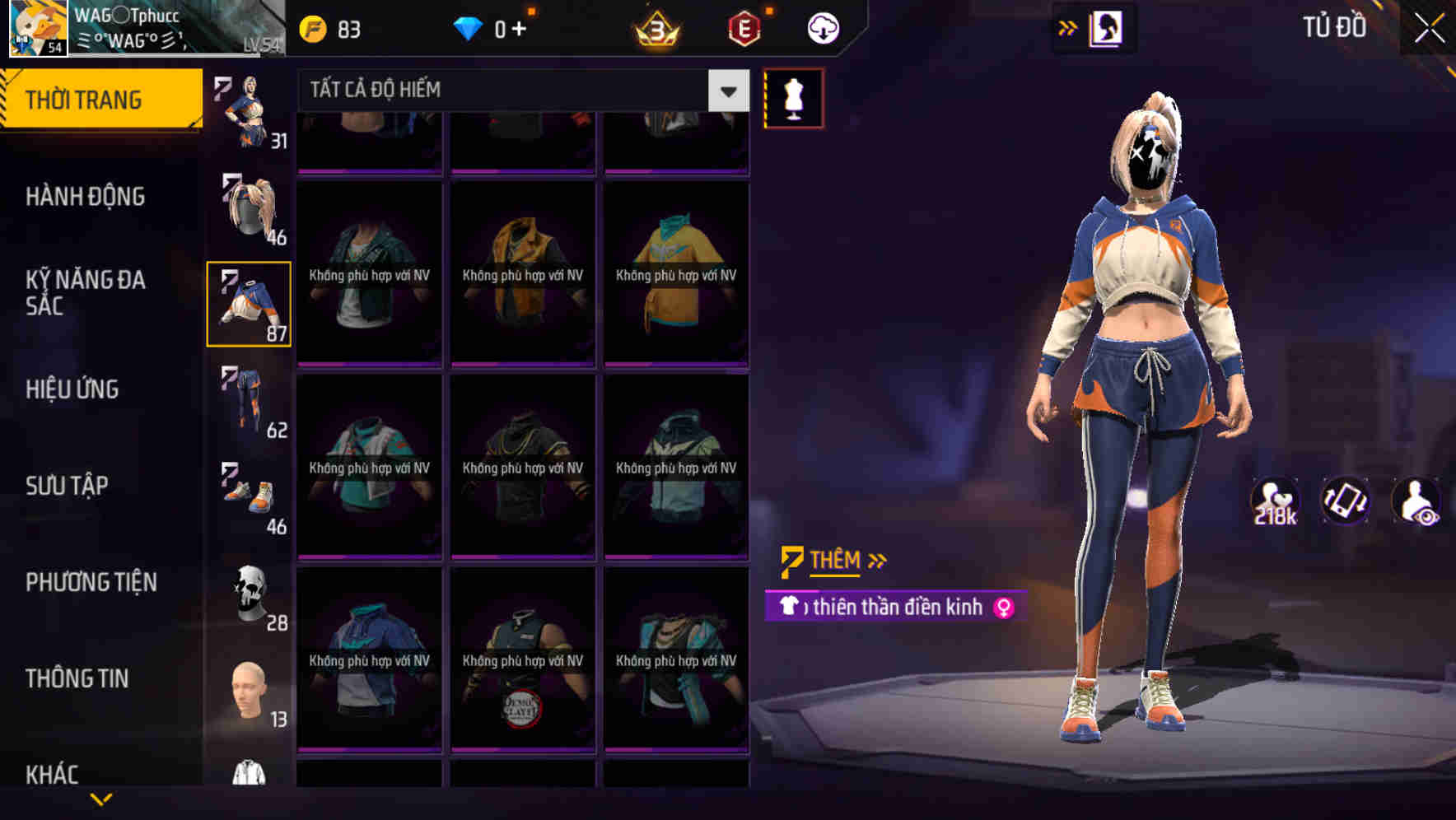Click the yellow double-chevron near top right
The image size is (1456, 820).
pyautogui.click(x=1066, y=26)
